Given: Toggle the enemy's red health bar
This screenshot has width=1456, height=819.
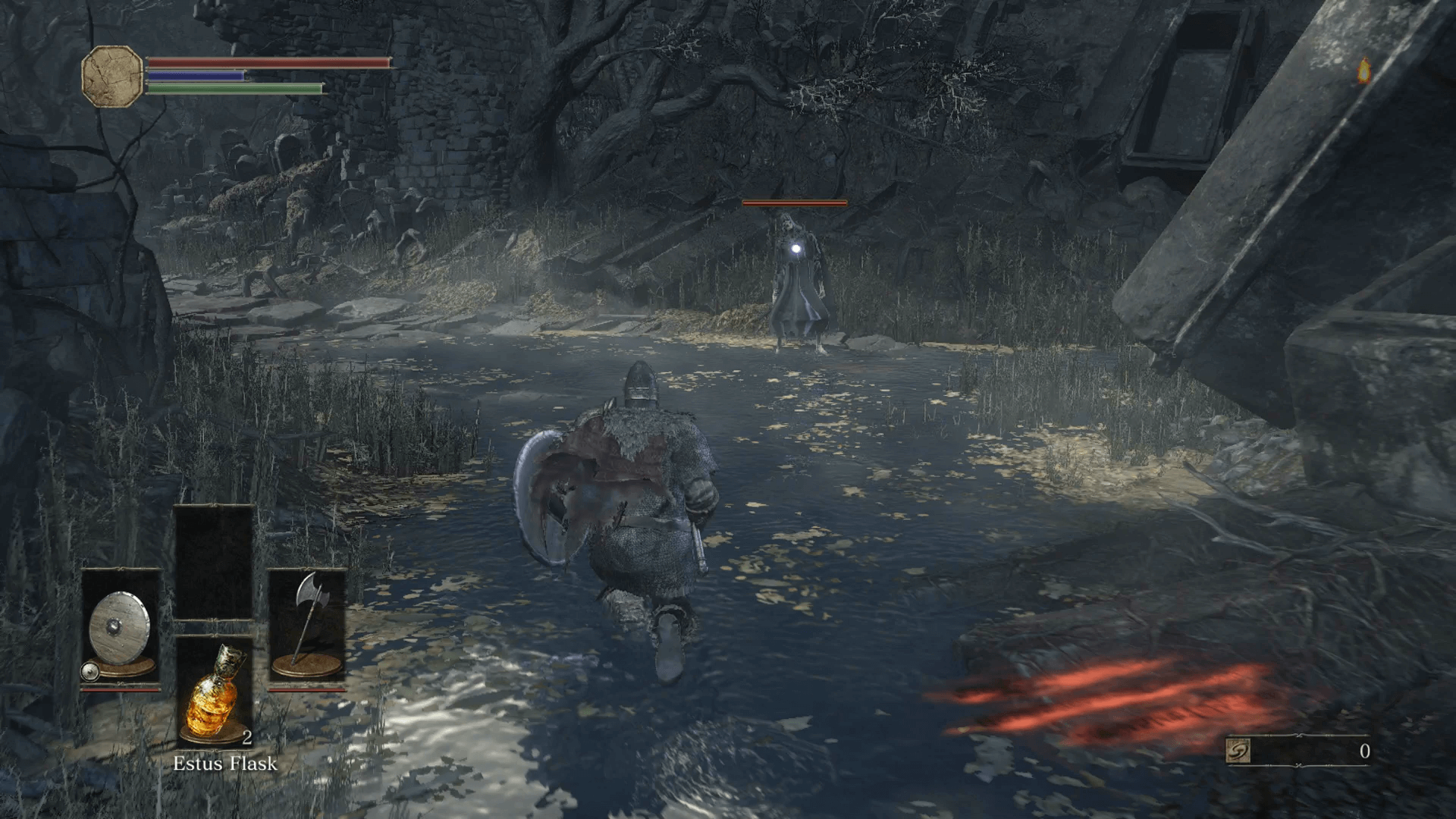Looking at the screenshot, I should coord(793,203).
